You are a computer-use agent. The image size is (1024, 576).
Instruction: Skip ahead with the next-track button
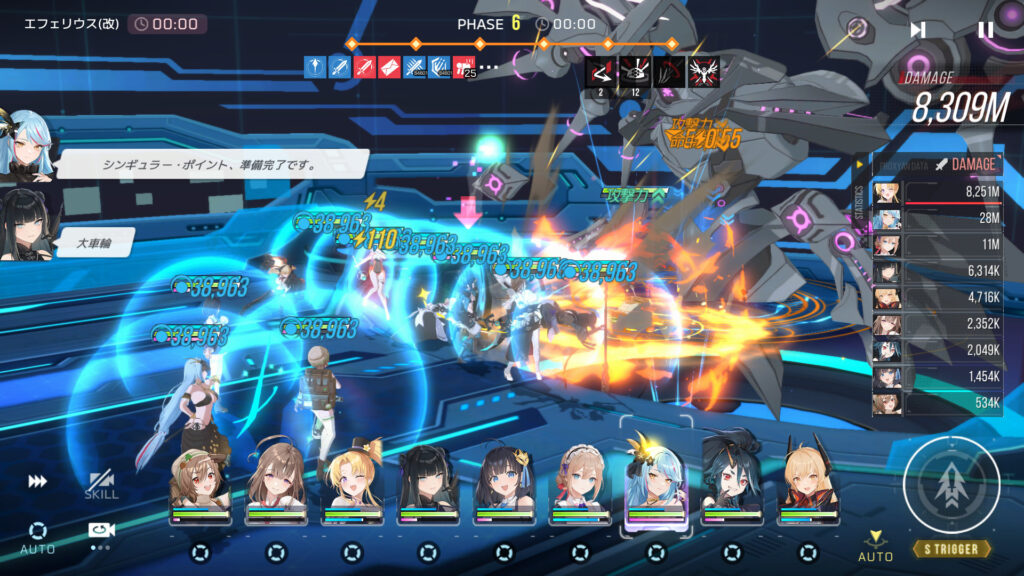[917, 30]
